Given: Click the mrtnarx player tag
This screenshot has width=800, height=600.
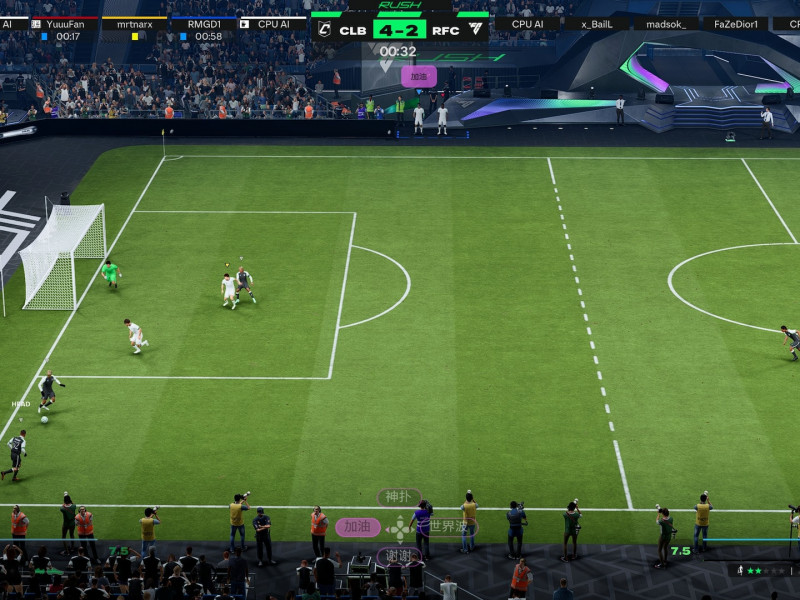Looking at the screenshot, I should (134, 23).
